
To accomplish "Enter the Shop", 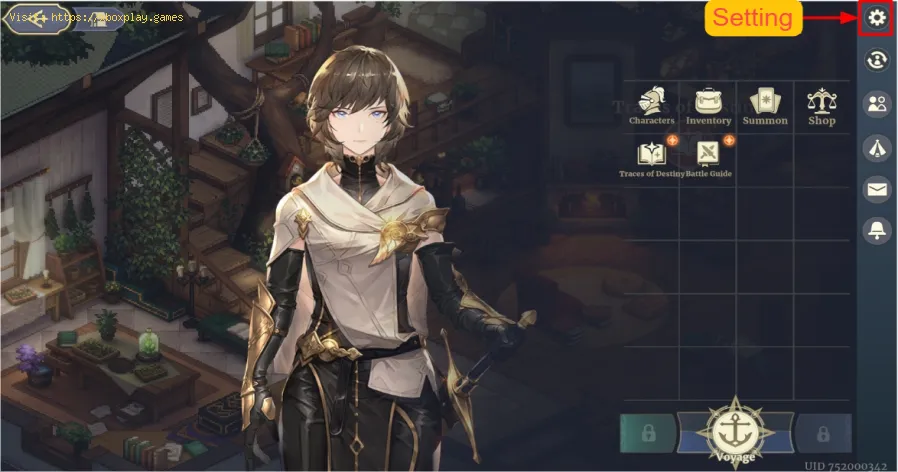I will pos(822,104).
